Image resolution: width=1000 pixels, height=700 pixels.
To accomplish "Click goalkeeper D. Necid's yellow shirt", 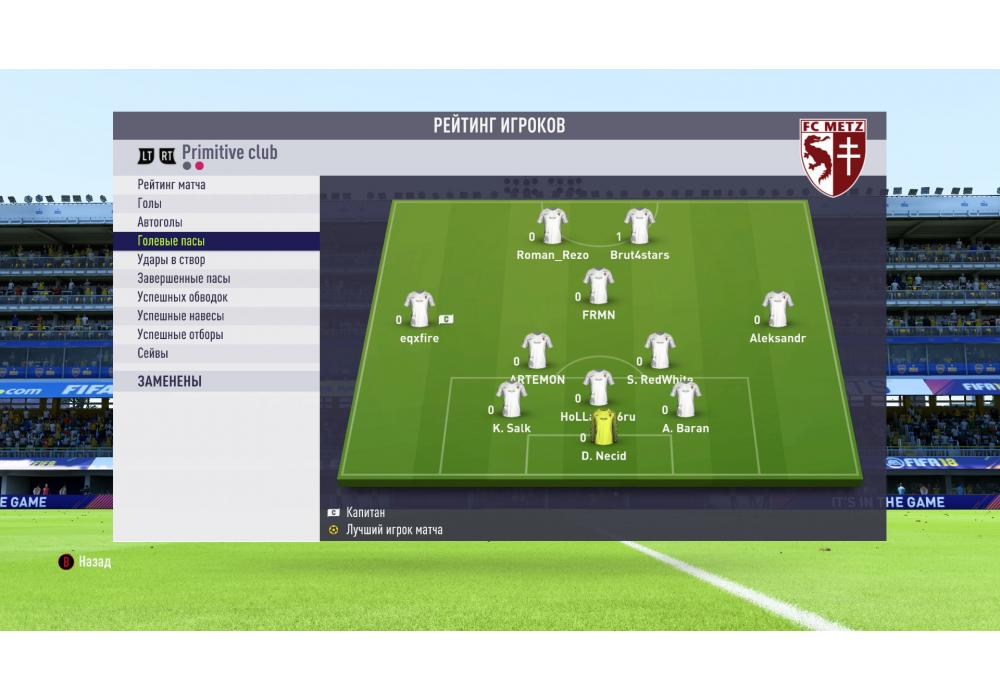I will pos(604,427).
